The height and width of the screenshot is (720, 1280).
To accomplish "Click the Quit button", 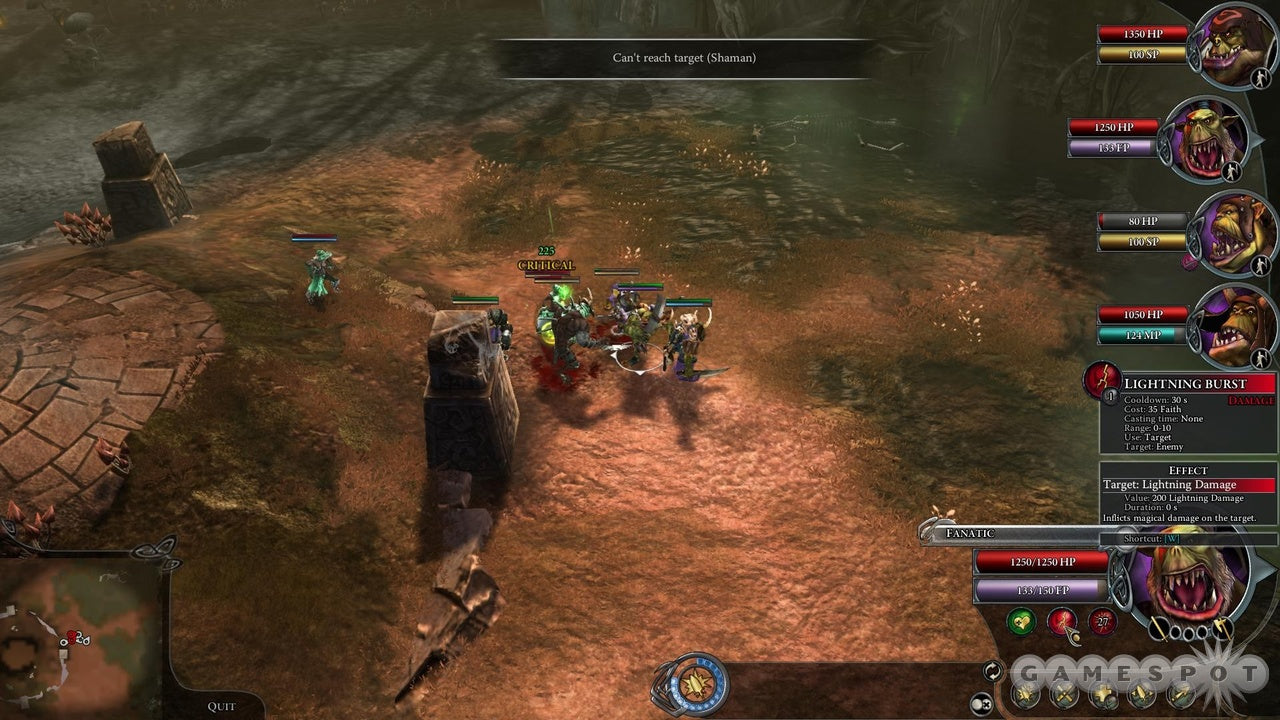I will 221,706.
